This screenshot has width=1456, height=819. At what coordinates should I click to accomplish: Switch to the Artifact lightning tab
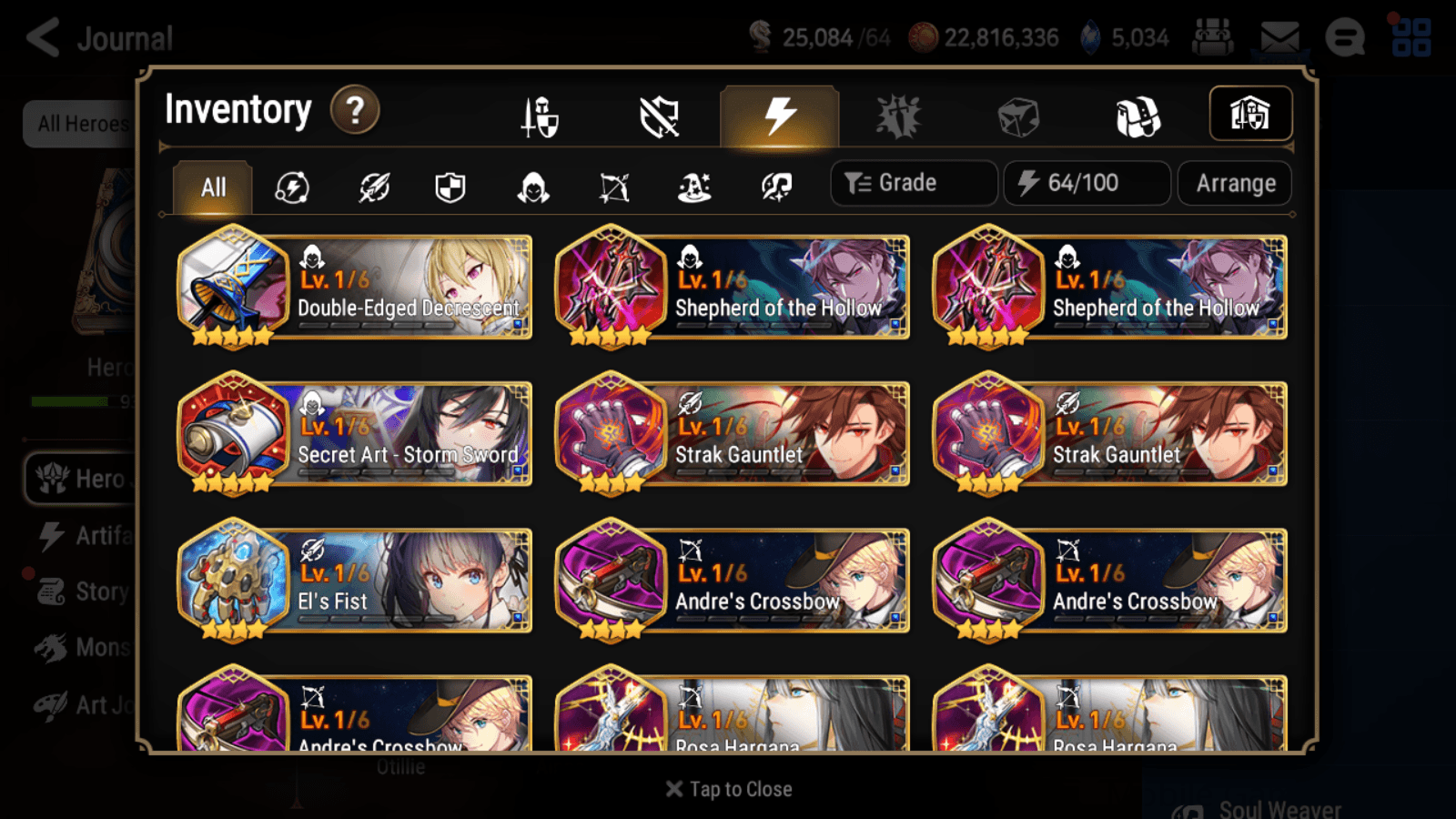778,116
